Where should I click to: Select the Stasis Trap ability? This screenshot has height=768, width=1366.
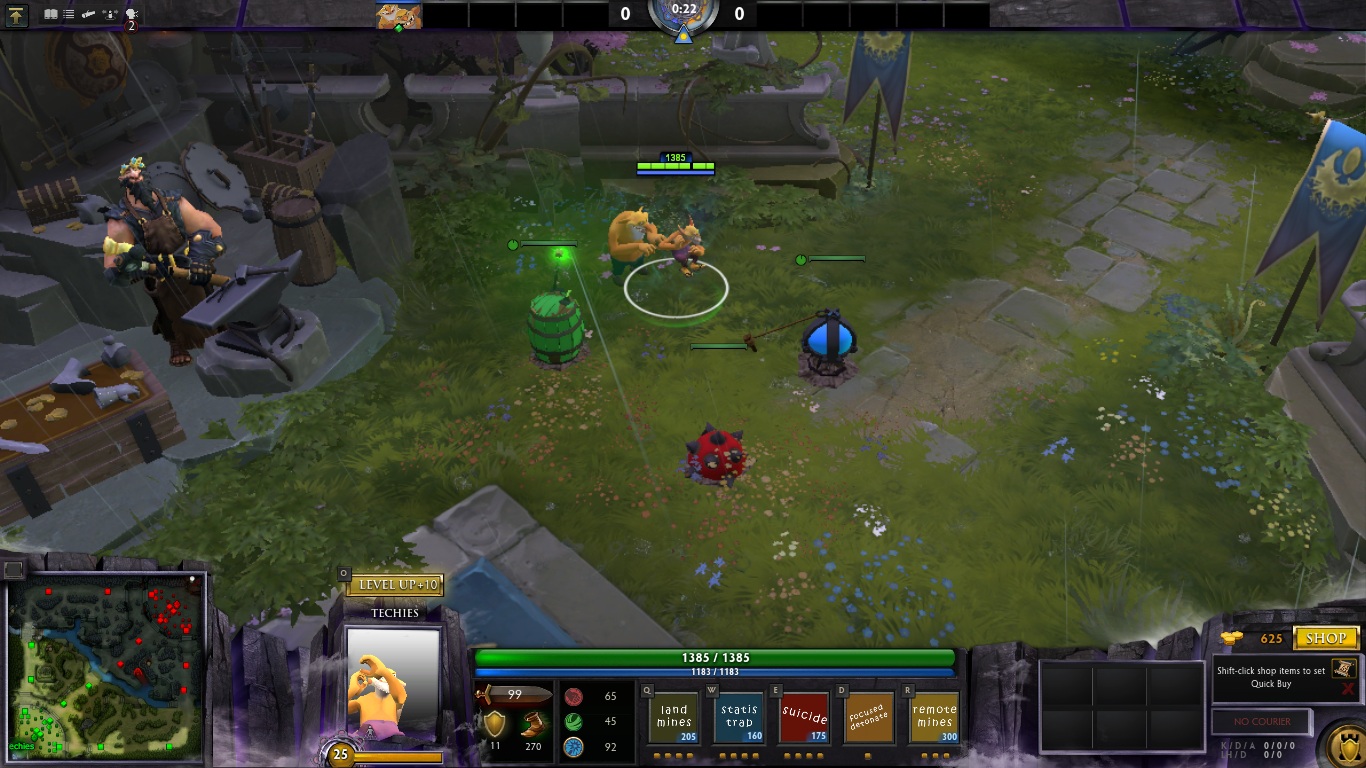pos(738,716)
